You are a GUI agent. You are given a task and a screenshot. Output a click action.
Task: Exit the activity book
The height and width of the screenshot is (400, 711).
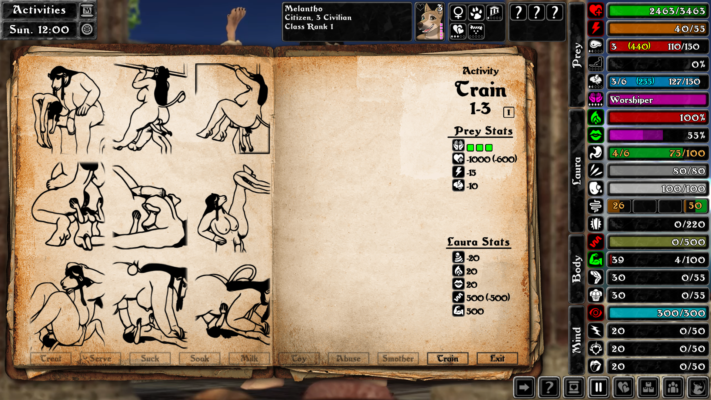tap(497, 358)
